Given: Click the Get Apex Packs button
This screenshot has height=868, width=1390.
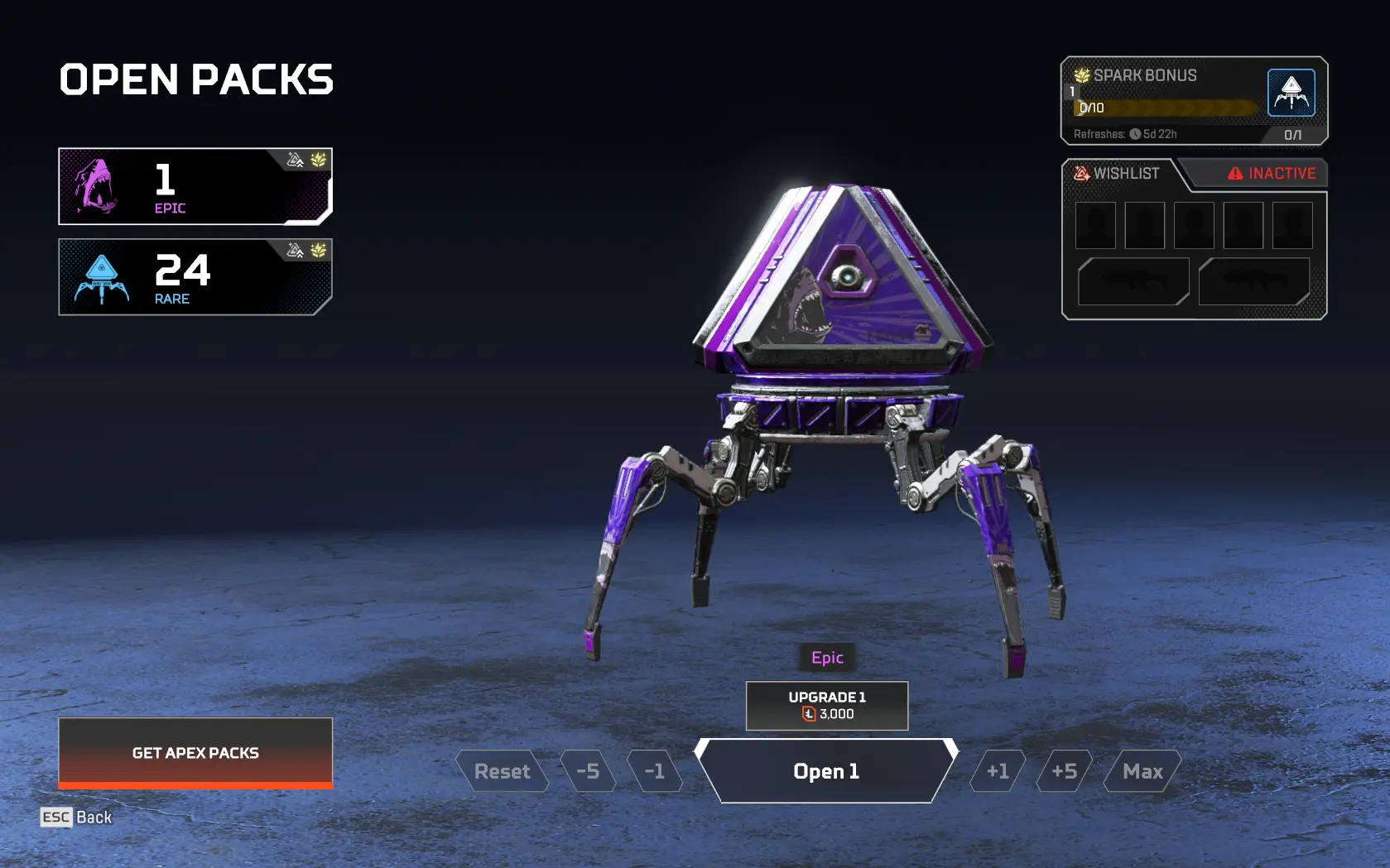Looking at the screenshot, I should pyautogui.click(x=195, y=752).
